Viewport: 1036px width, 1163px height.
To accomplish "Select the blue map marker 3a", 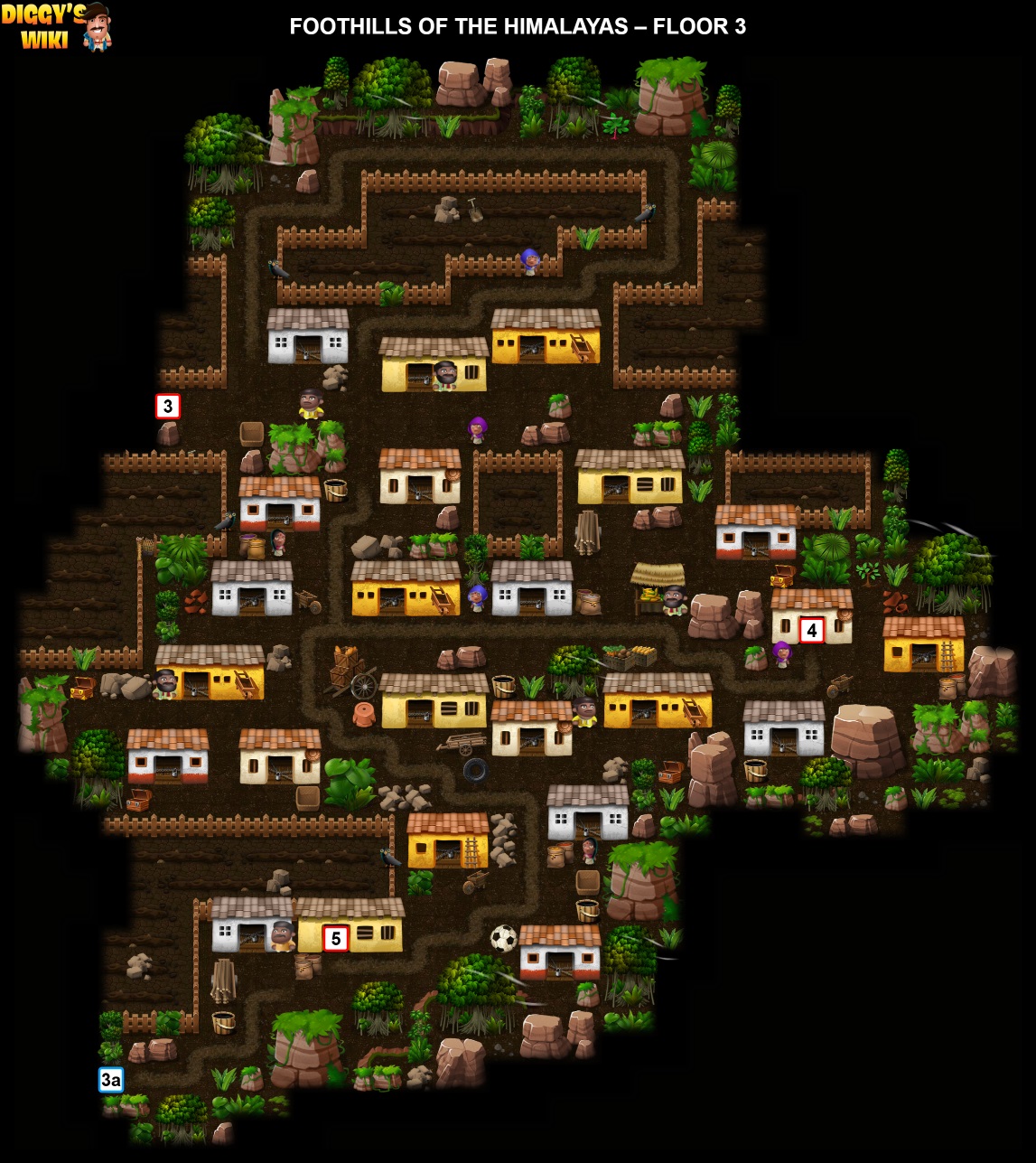I will click(111, 1080).
